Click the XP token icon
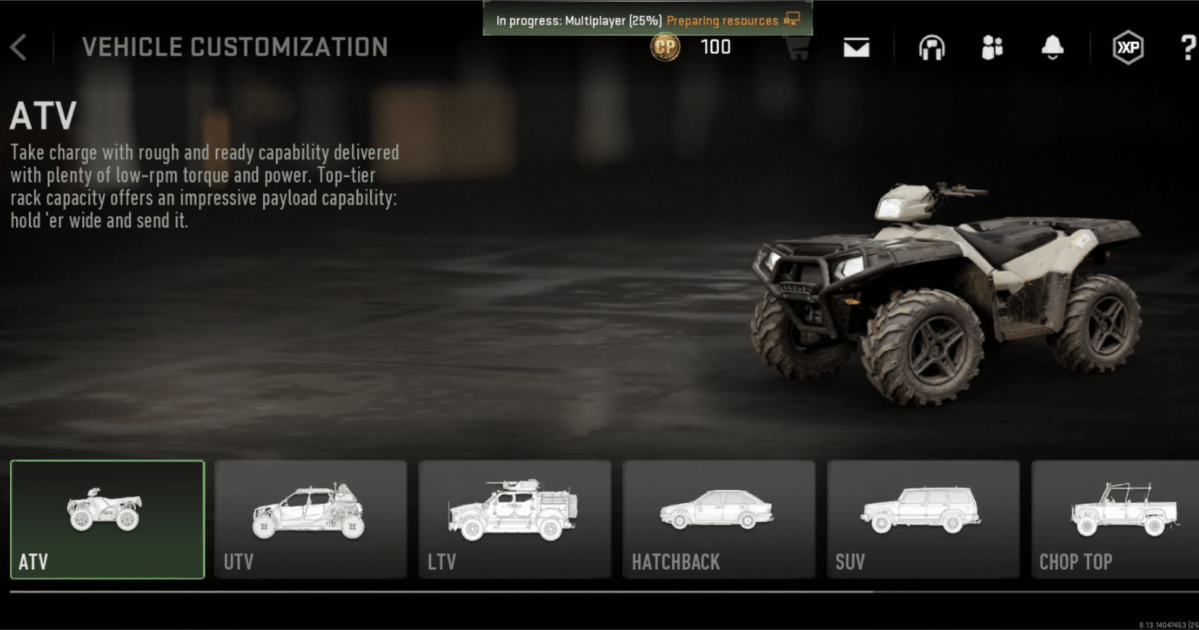The image size is (1199, 630). 1128,48
